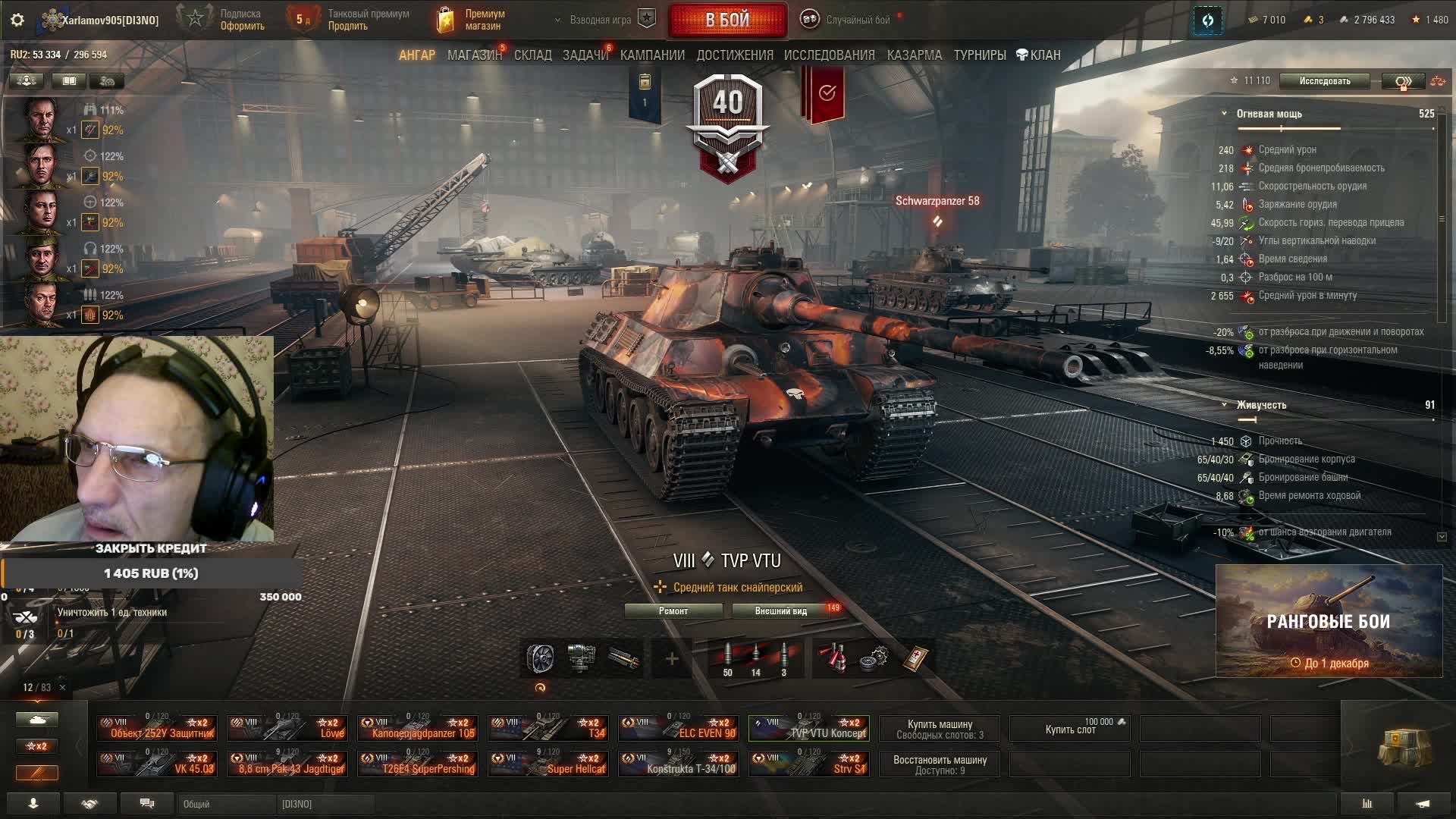Select the Löwe tank in the carousel

tap(288, 729)
